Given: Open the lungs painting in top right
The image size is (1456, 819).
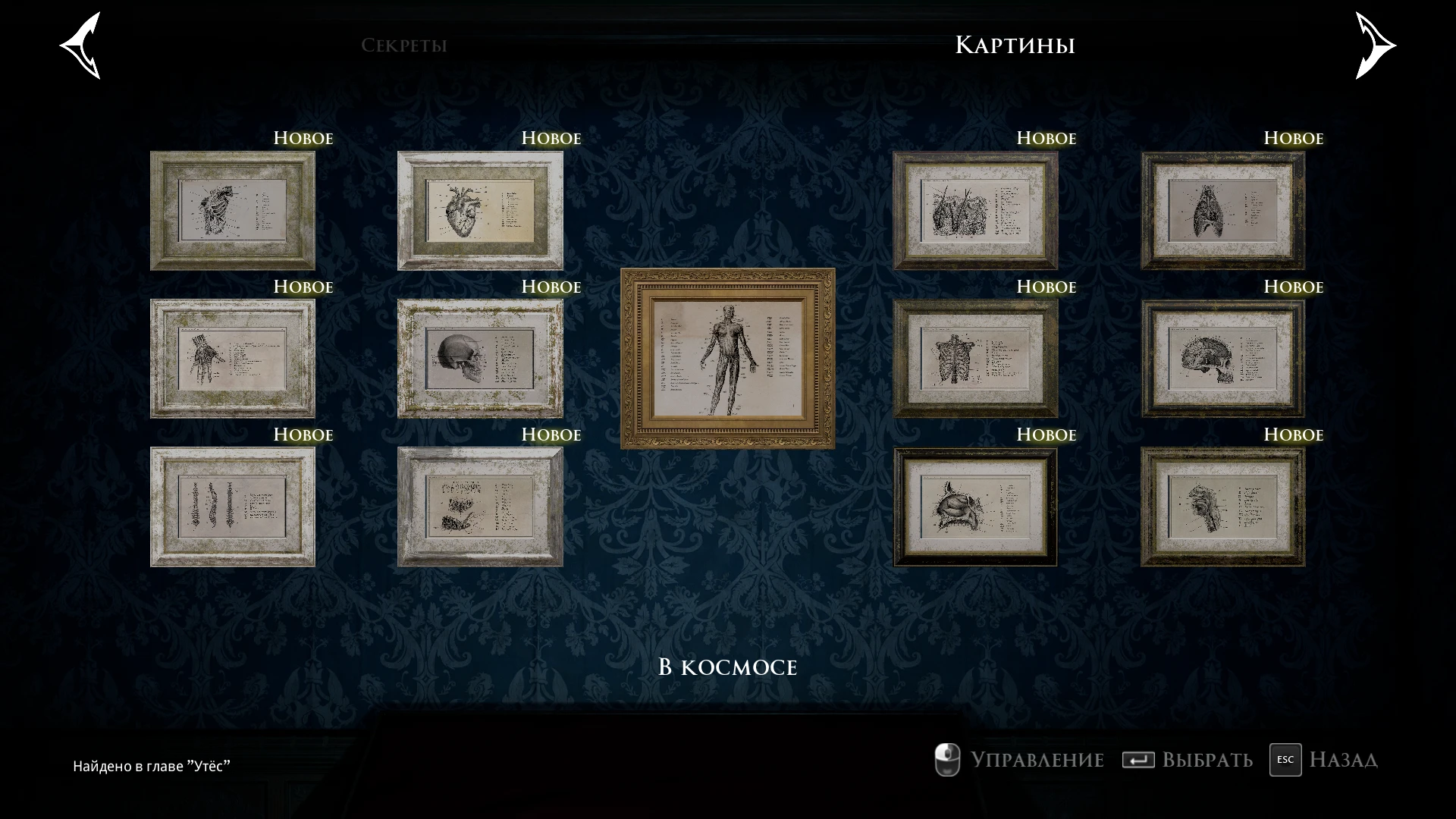Looking at the screenshot, I should point(1223,210).
